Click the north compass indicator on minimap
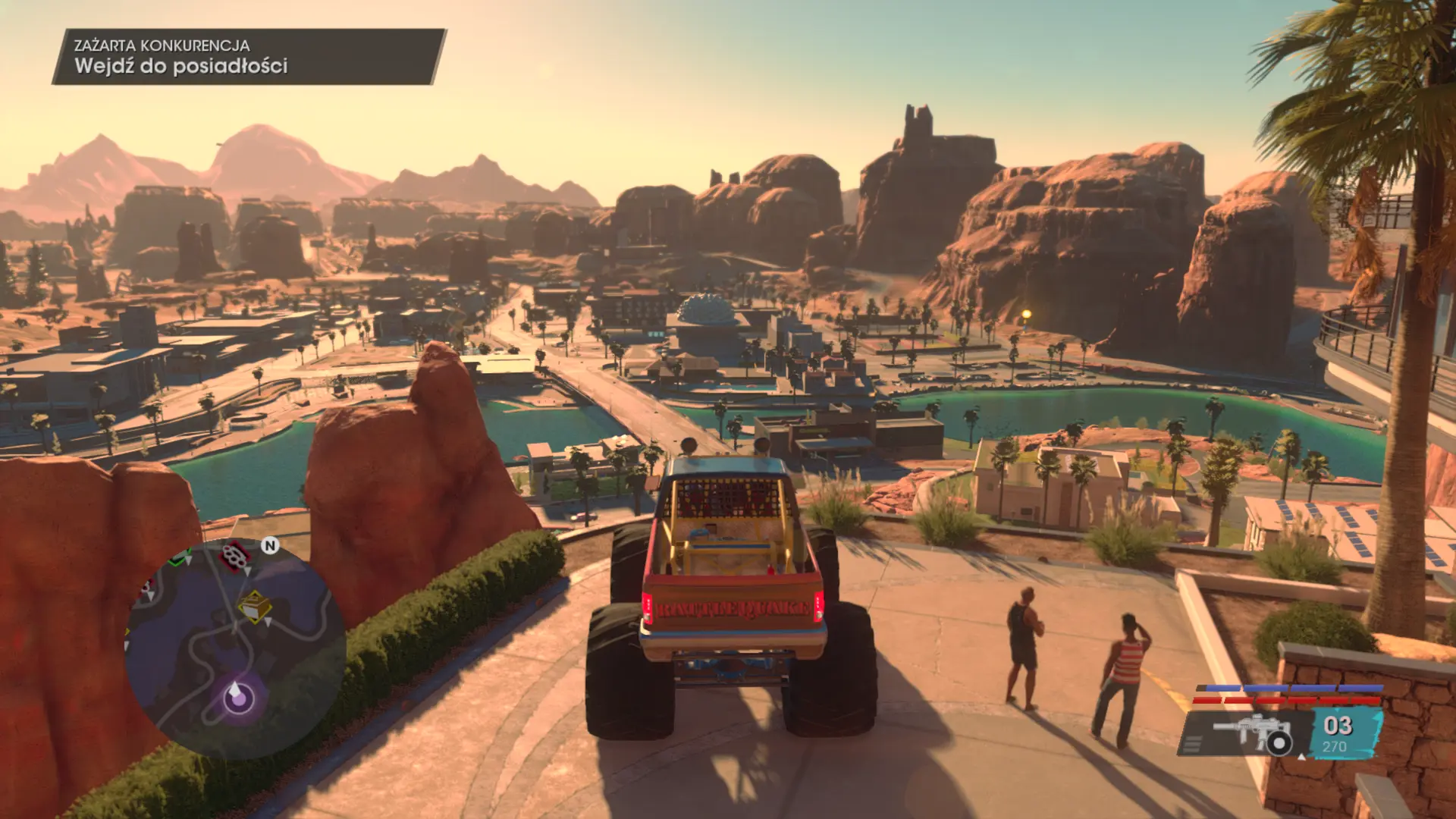The height and width of the screenshot is (819, 1456). point(270,545)
